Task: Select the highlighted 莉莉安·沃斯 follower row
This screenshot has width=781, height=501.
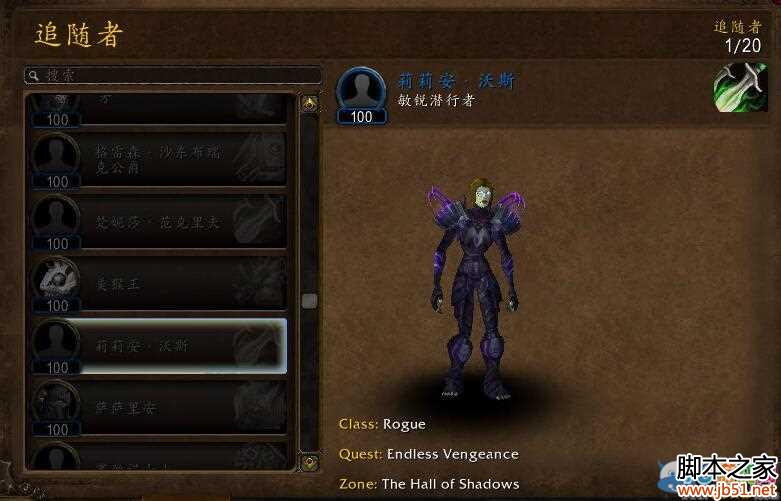Action: tap(159, 346)
